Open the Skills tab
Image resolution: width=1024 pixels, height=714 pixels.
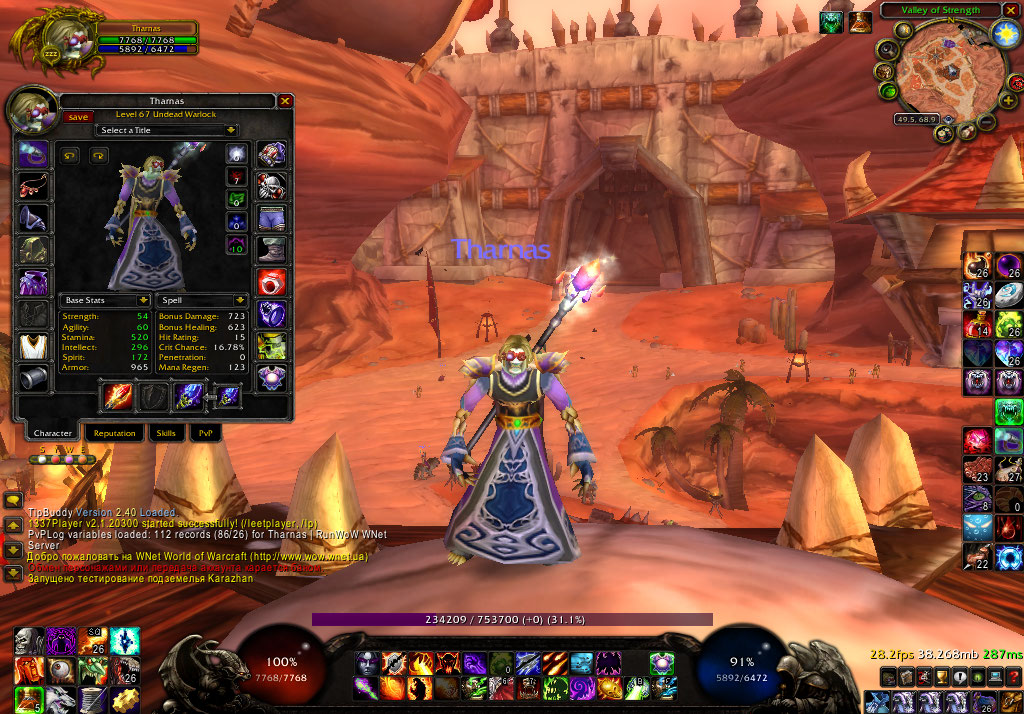tap(164, 433)
